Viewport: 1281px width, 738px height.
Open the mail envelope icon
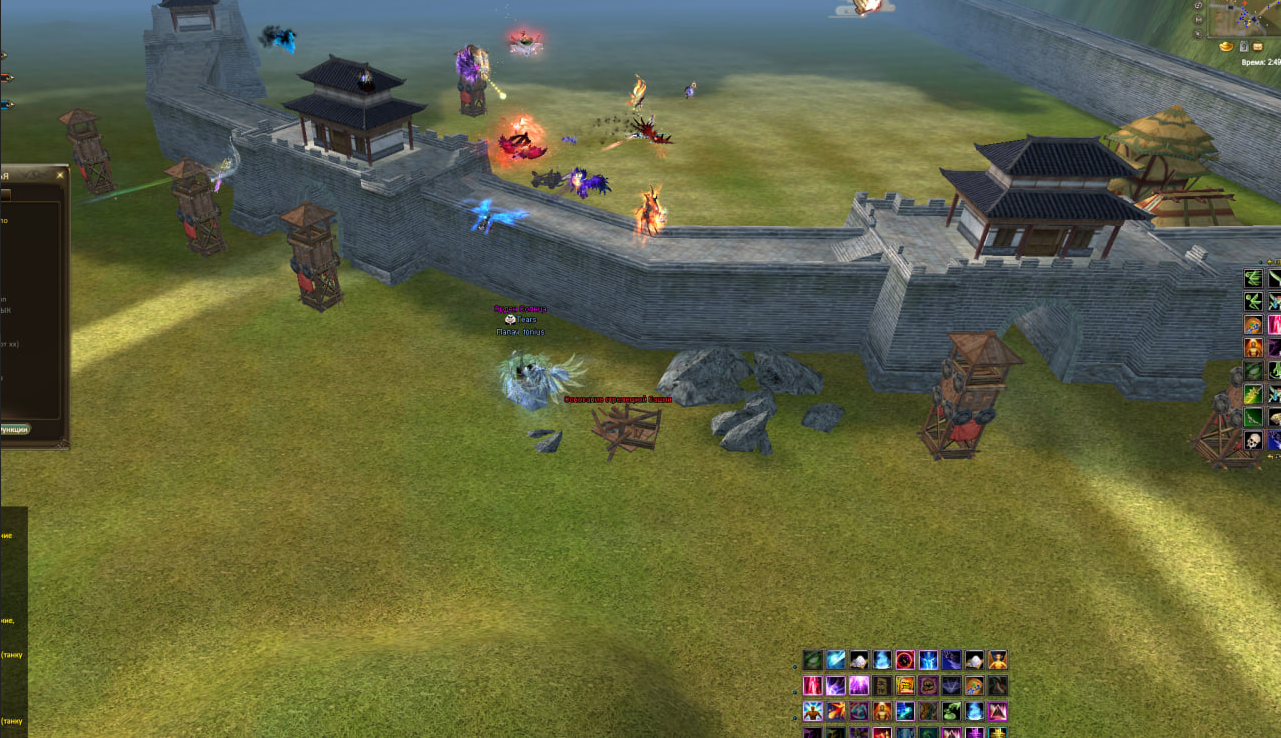[x=1258, y=46]
